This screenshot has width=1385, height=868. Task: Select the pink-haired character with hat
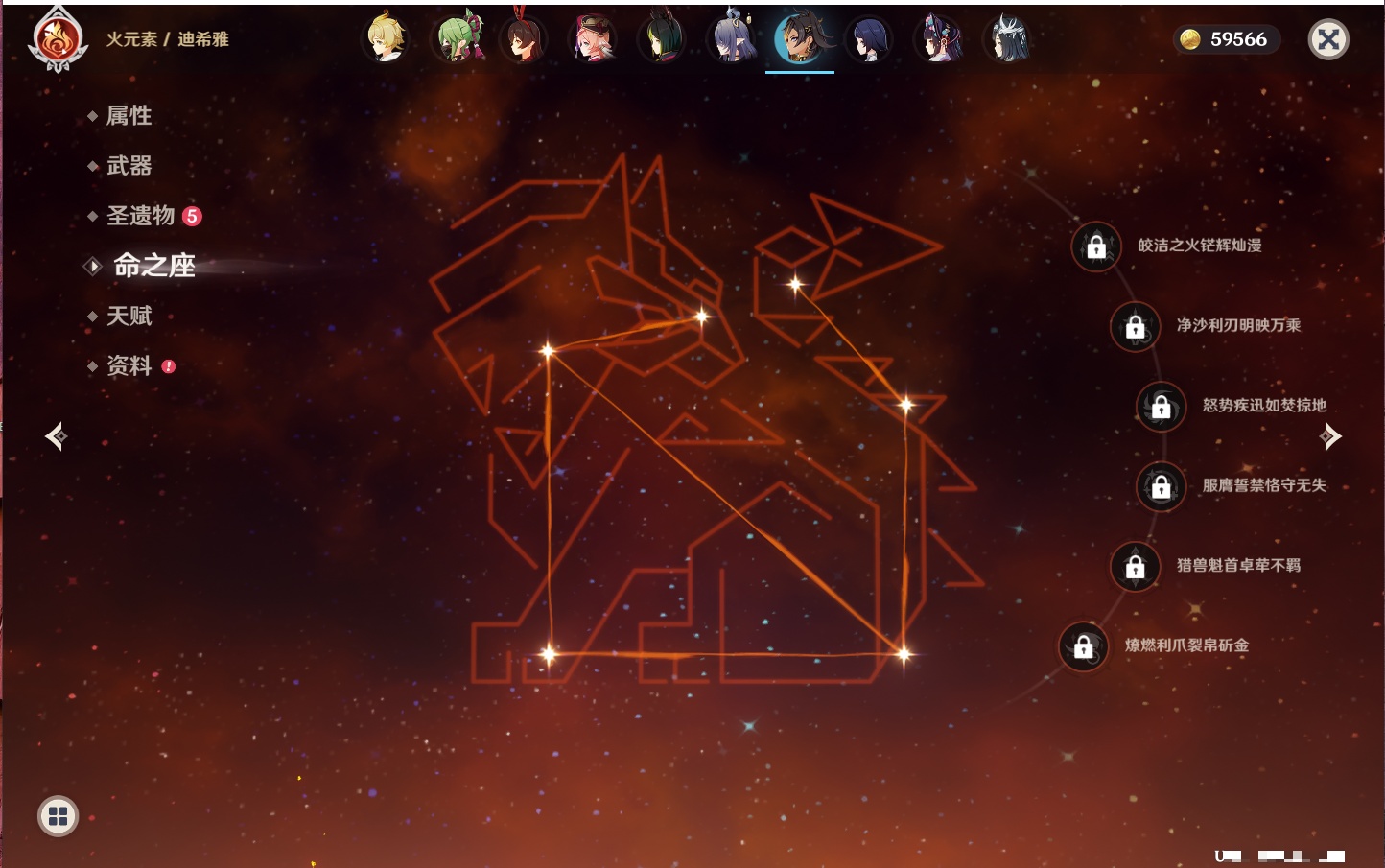pyautogui.click(x=594, y=39)
